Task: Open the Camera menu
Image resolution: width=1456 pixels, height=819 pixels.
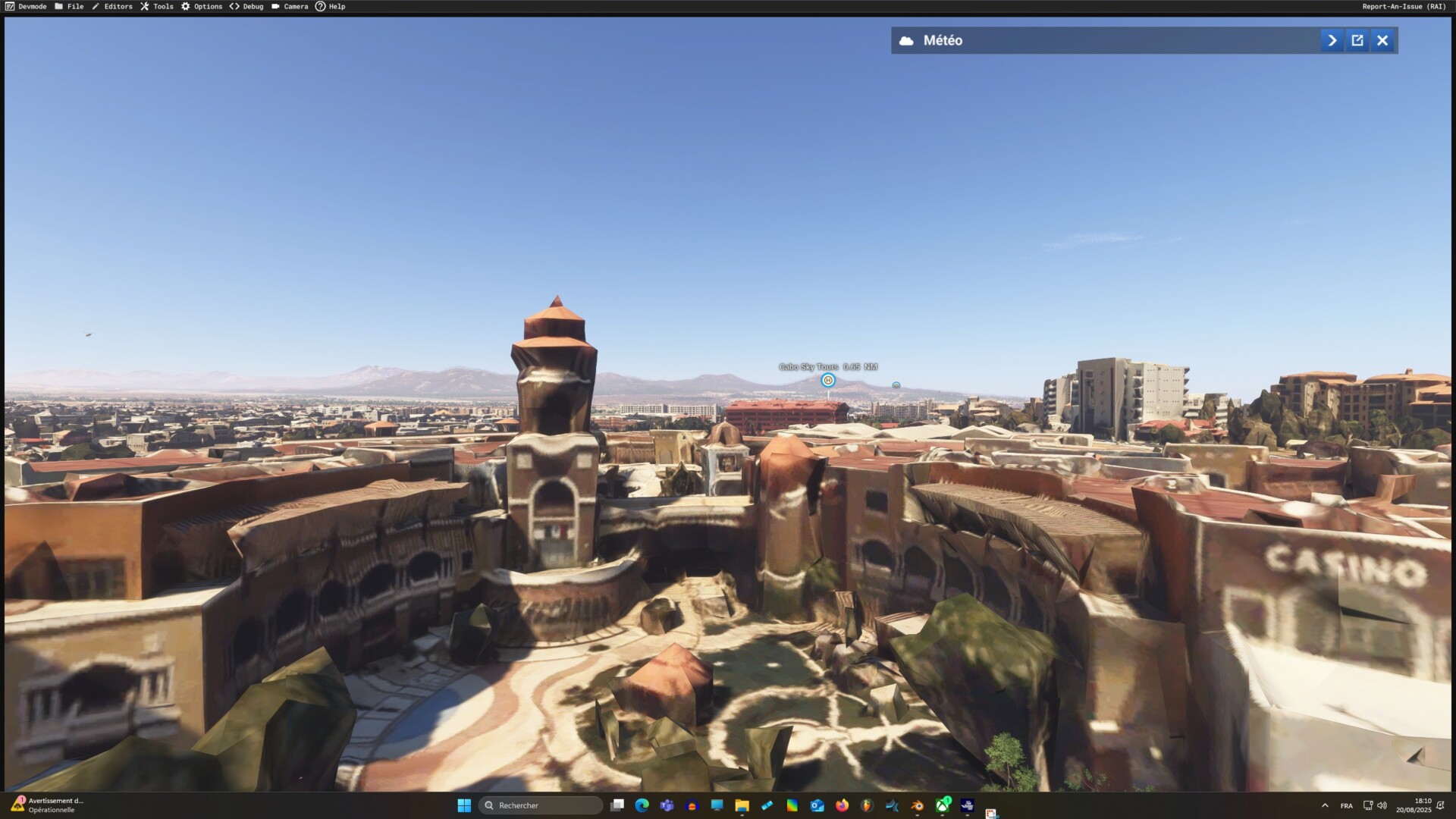Action: tap(290, 6)
